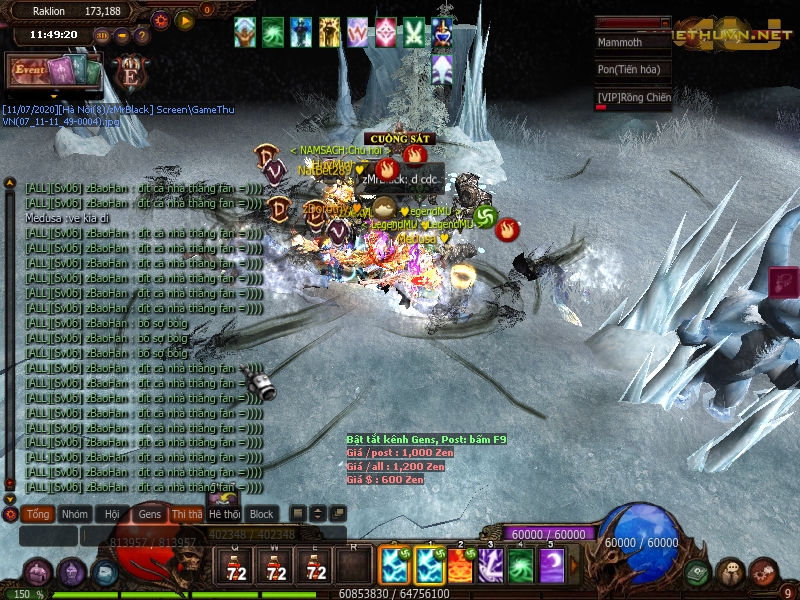Activate the fire skill in slot 2
The height and width of the screenshot is (600, 800).
coord(460,566)
